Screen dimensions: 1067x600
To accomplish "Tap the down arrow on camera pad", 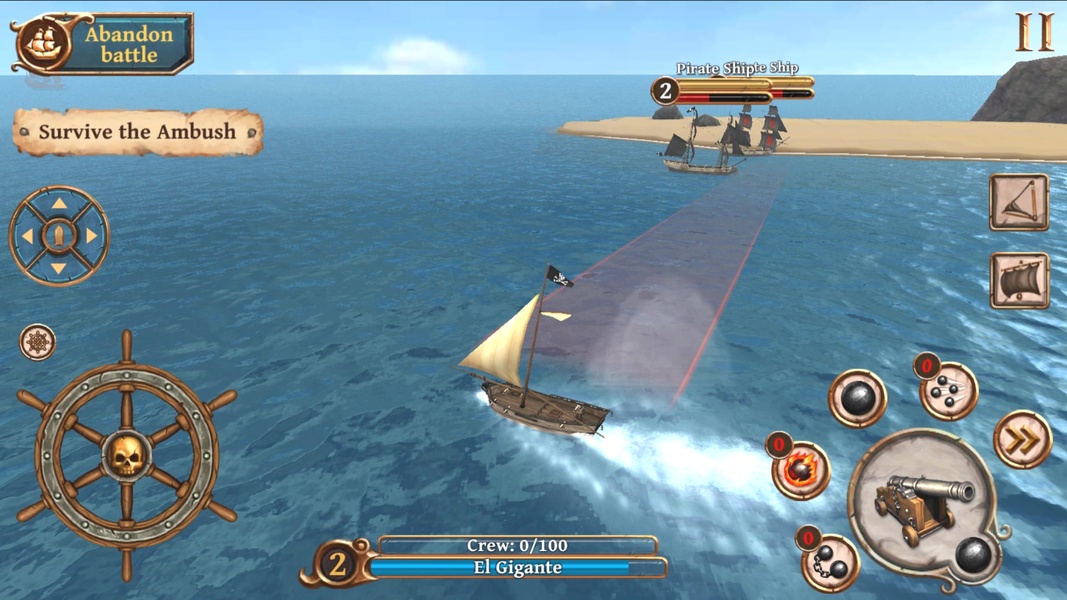I will pos(59,268).
